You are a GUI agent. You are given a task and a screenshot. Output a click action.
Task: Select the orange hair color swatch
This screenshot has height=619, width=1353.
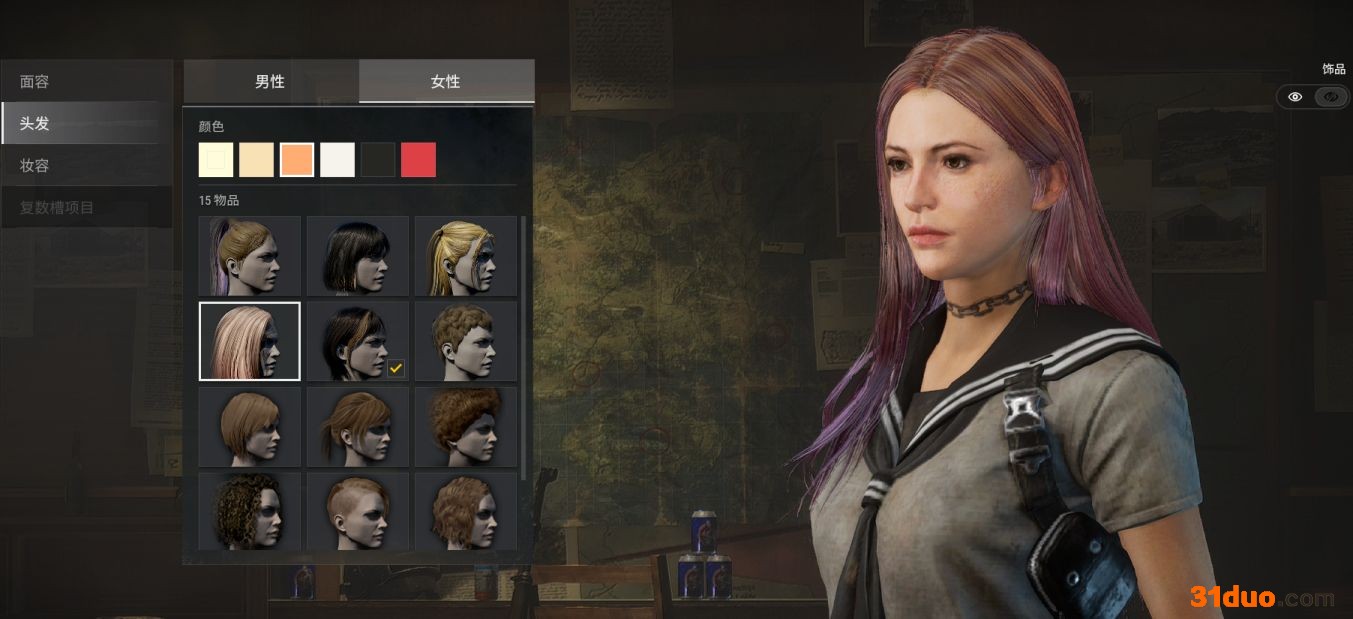297,160
